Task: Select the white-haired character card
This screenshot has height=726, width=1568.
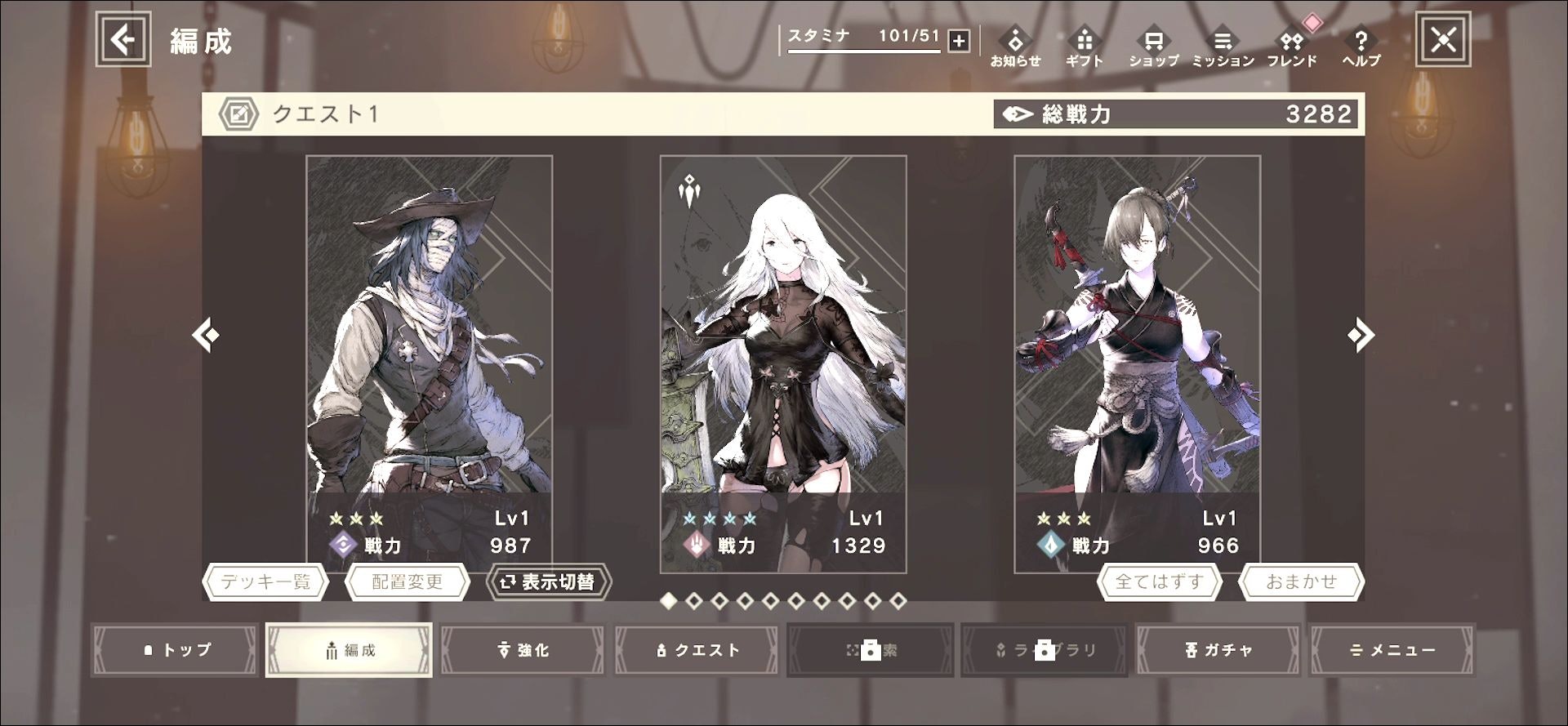Action: (x=782, y=343)
